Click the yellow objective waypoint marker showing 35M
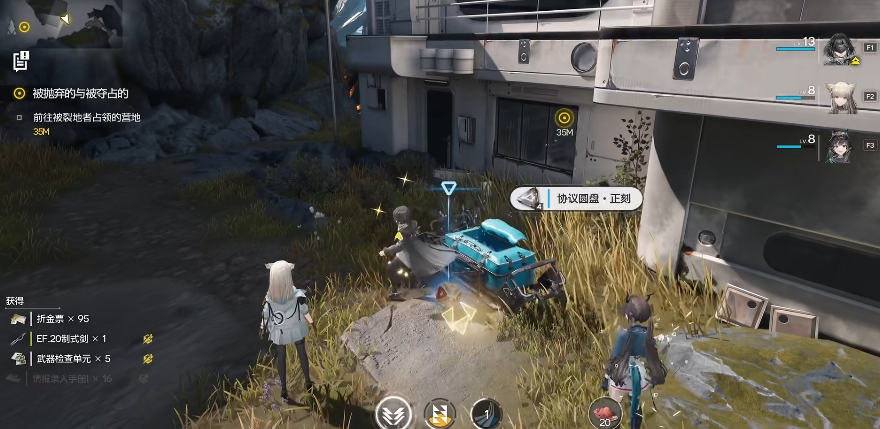 click(564, 118)
